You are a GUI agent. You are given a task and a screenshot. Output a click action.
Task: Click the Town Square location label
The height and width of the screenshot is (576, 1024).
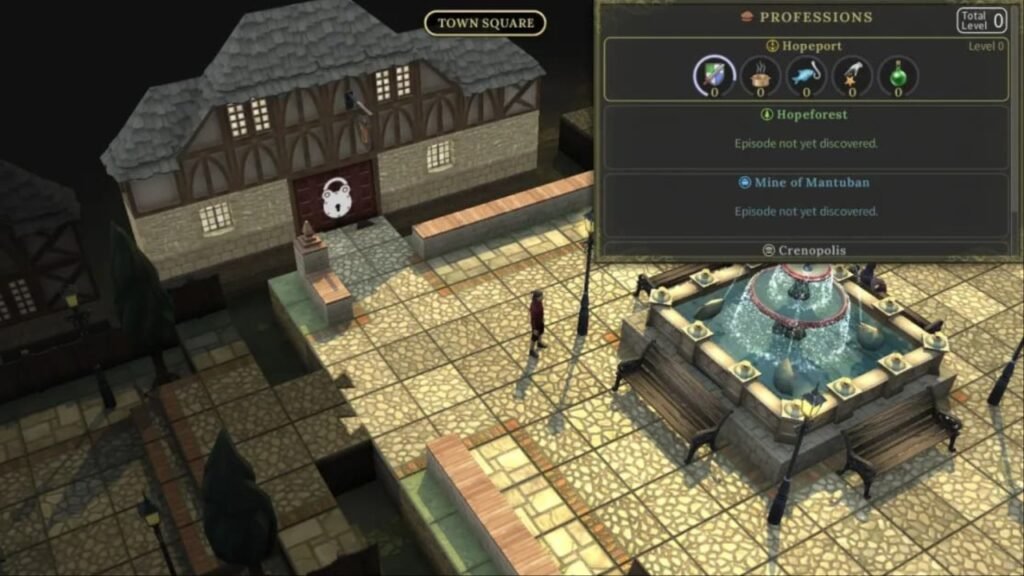[485, 23]
